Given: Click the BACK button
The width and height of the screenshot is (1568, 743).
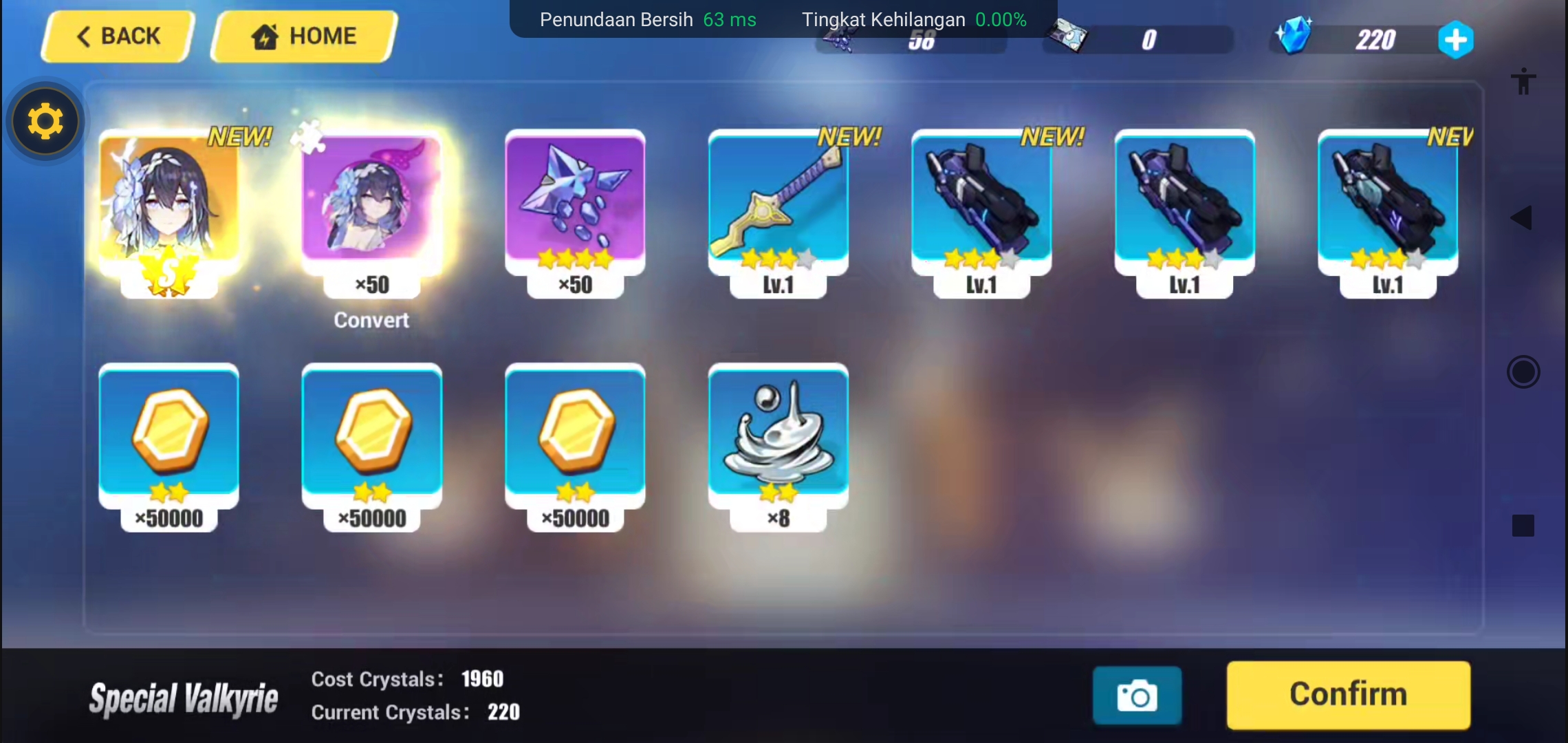Looking at the screenshot, I should coord(116,36).
